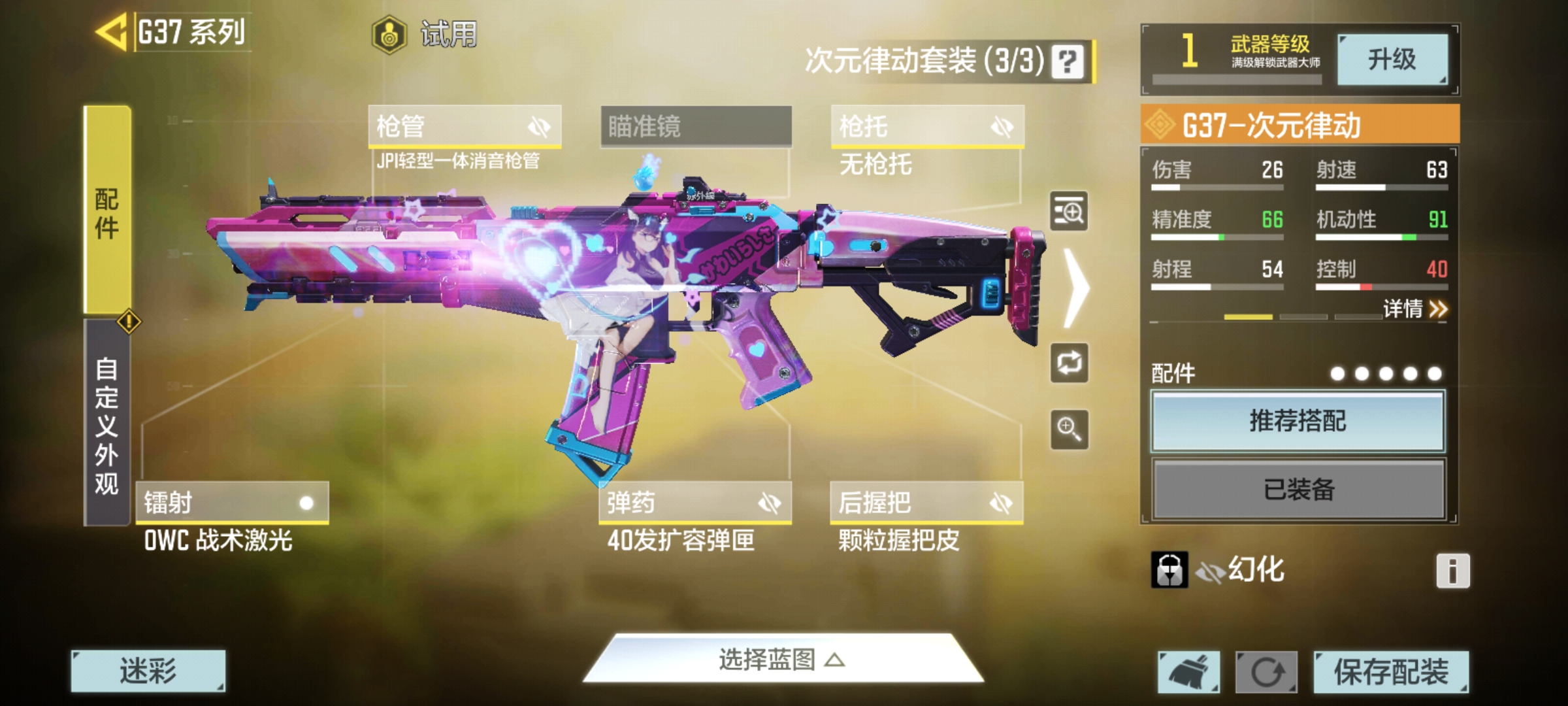Image resolution: width=1568 pixels, height=706 pixels.
Task: Open the 自定义外观 custom appearance tab
Action: tap(107, 424)
